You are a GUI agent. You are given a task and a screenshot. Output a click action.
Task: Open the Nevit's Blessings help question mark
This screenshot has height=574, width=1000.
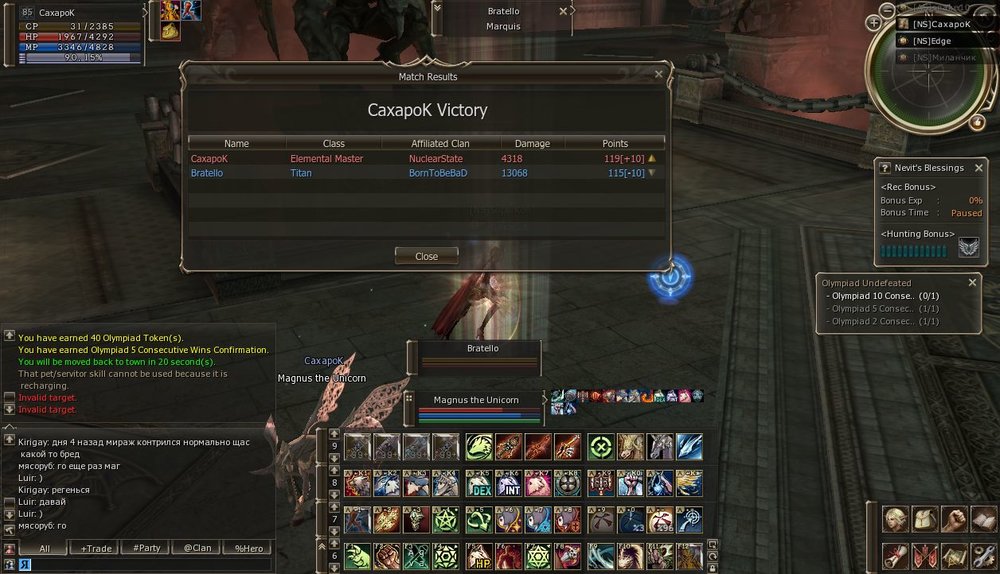click(x=883, y=168)
